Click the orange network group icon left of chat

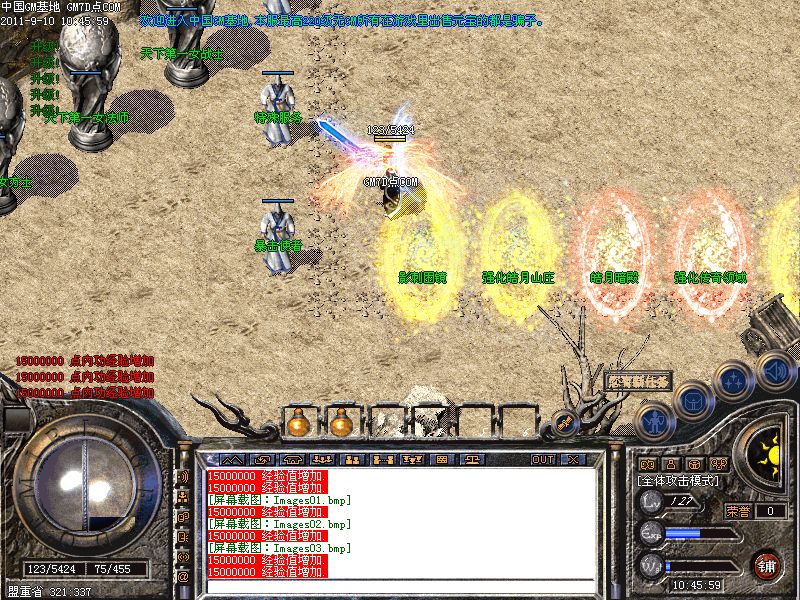[x=183, y=497]
